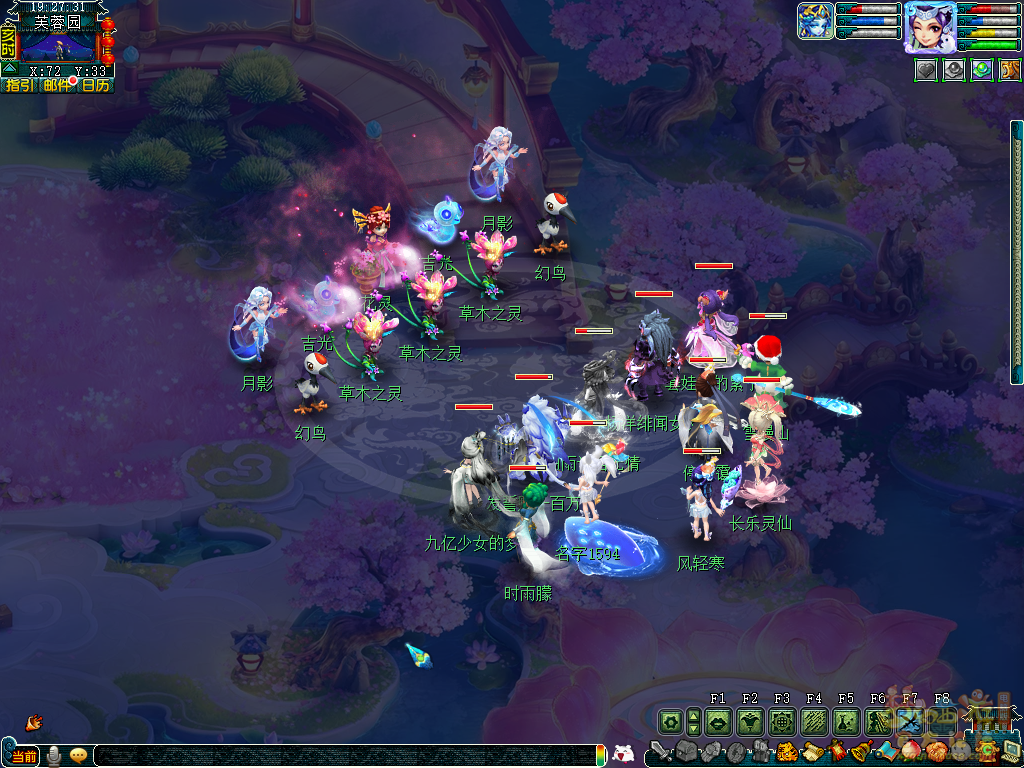Click the green orb buff icon
1024x768 pixels.
982,71
